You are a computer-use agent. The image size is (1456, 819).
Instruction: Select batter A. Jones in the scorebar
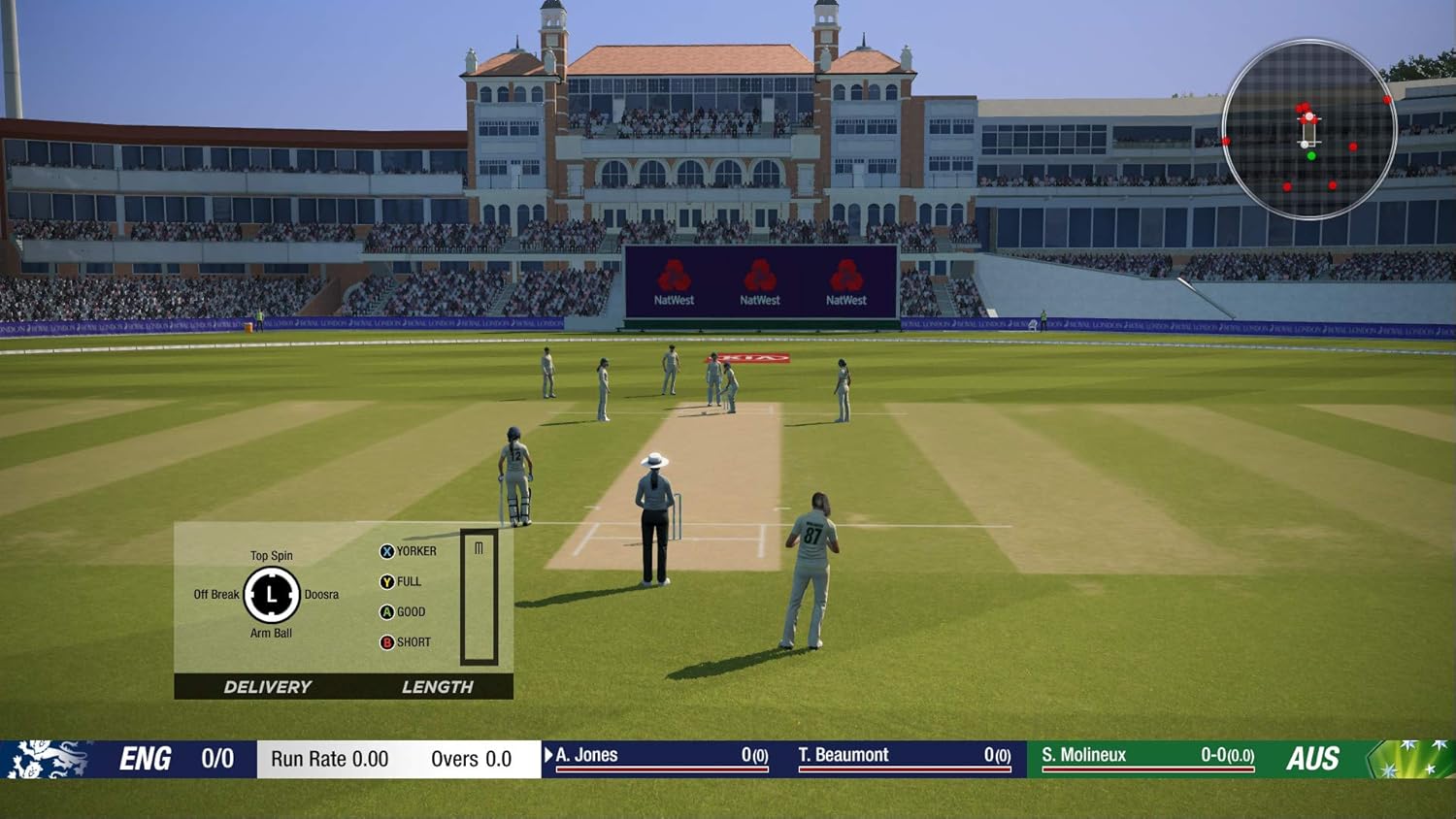coord(660,756)
